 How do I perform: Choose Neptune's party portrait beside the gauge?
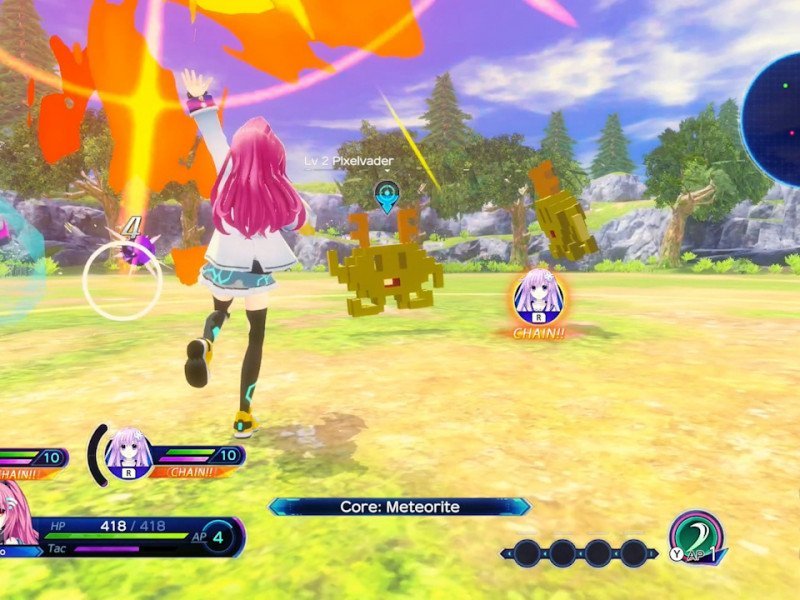[x=129, y=453]
